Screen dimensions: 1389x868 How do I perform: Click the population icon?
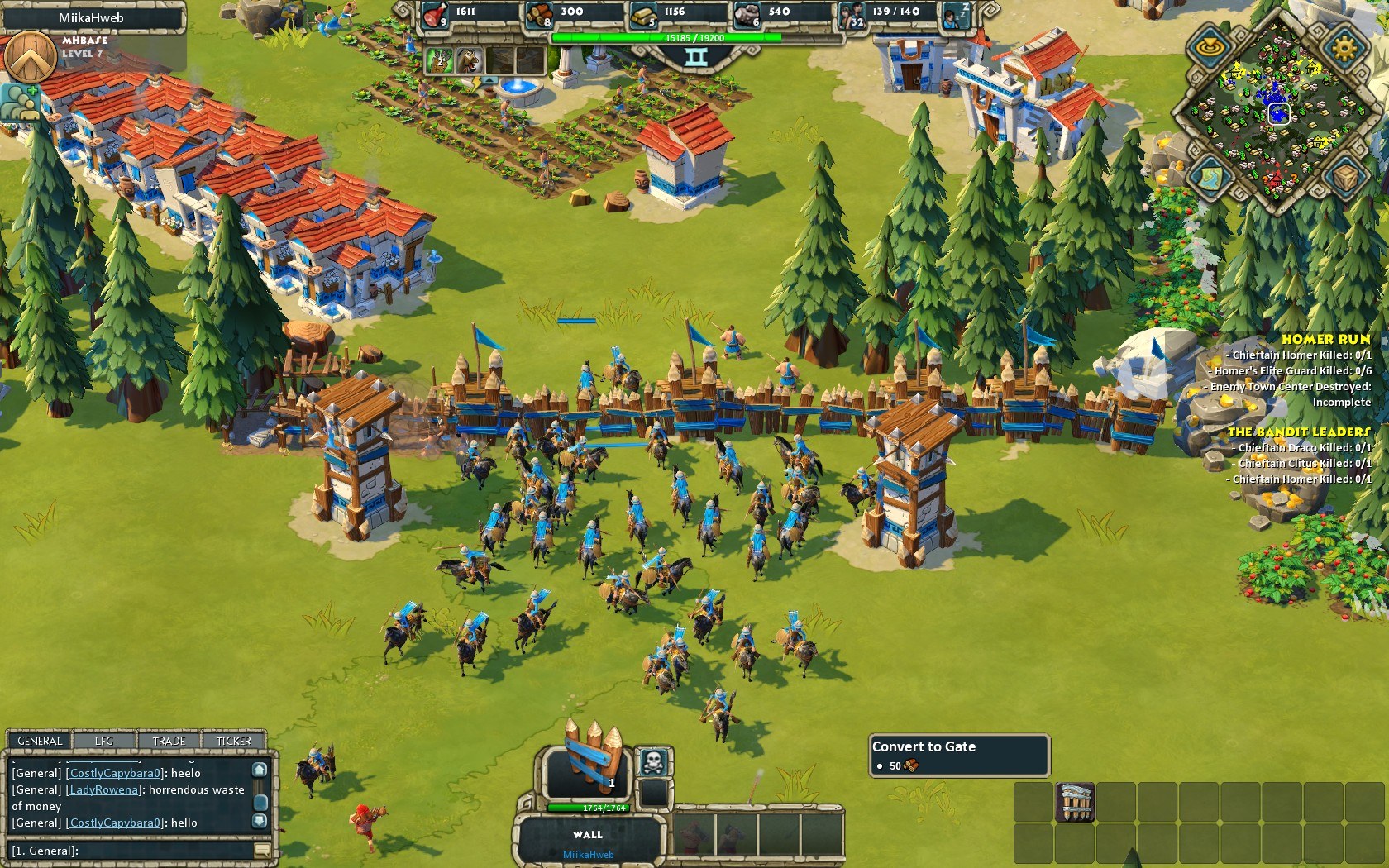852,14
